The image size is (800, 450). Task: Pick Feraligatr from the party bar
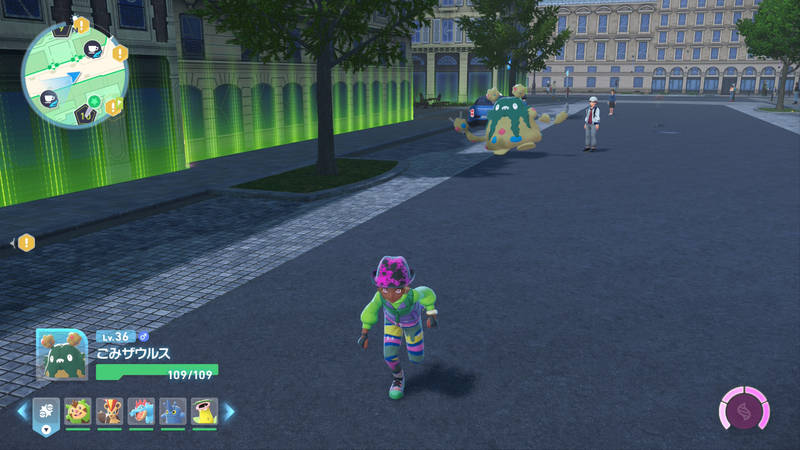tap(141, 411)
